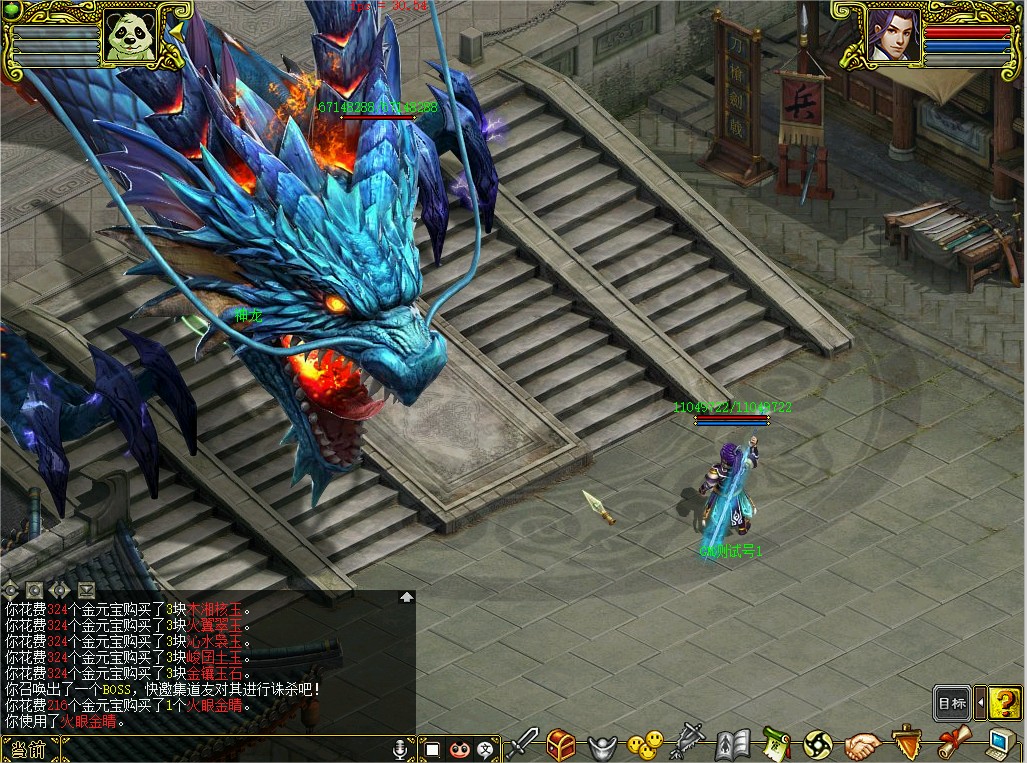Screen dimensions: 1027x763
Task: Open the yellow smiley faces friends icon
Action: click(x=645, y=744)
